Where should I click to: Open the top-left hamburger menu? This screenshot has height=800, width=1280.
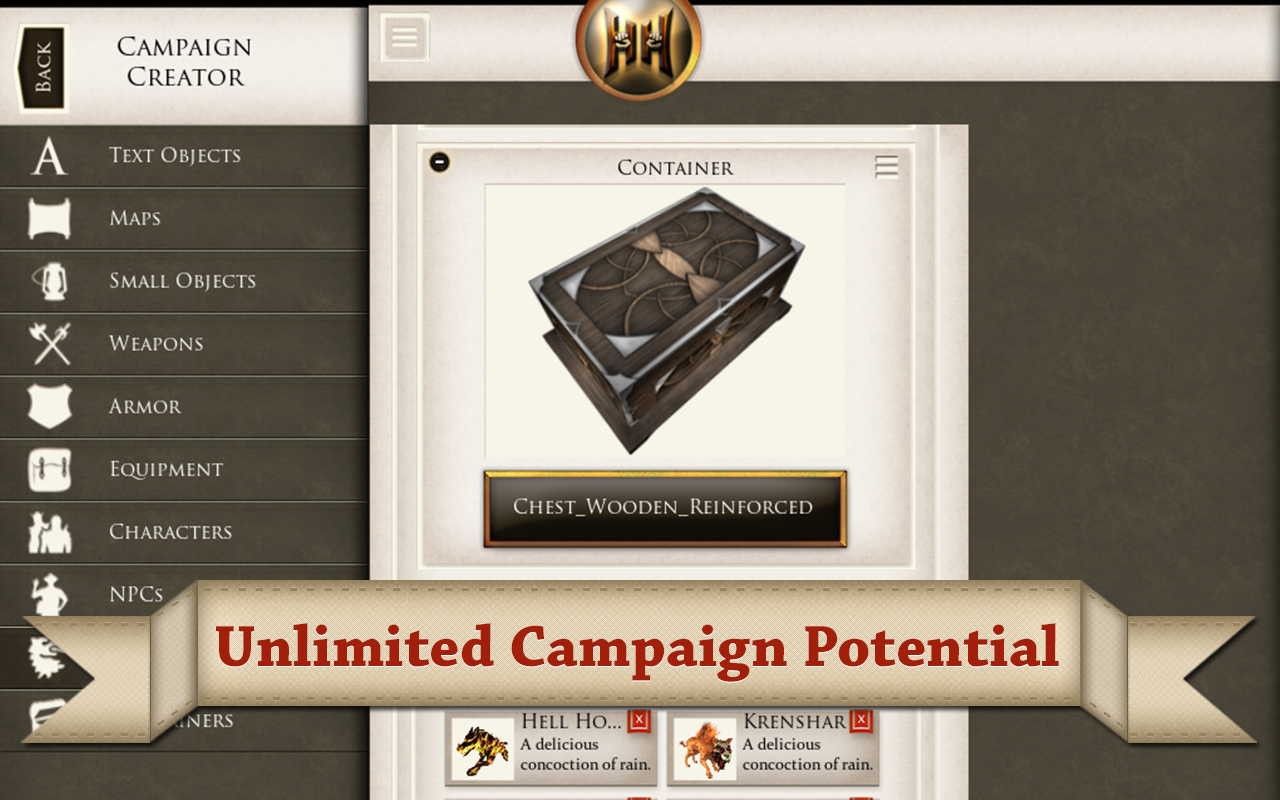[x=403, y=36]
